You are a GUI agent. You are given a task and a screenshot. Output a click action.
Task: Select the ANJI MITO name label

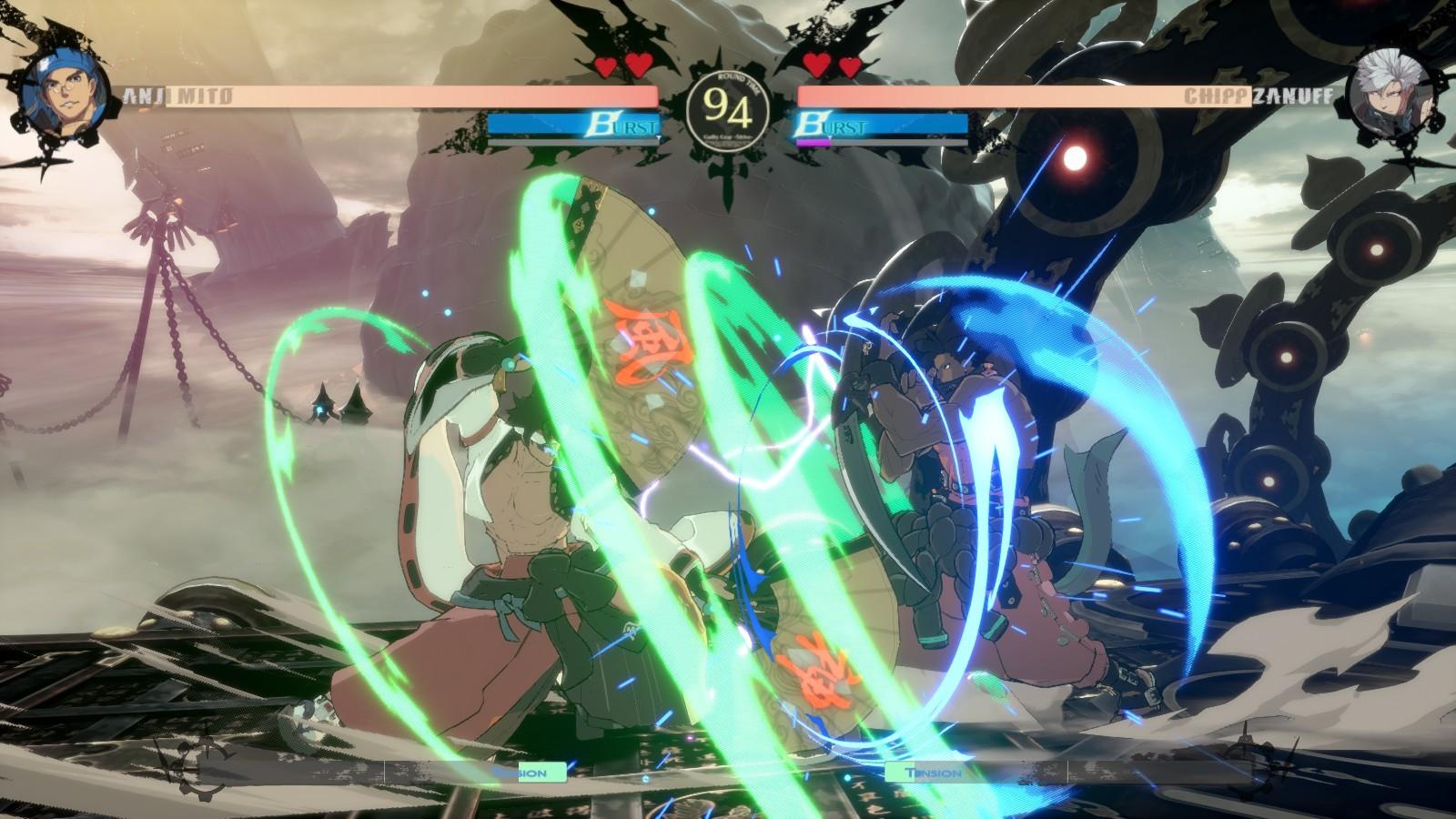tap(177, 92)
